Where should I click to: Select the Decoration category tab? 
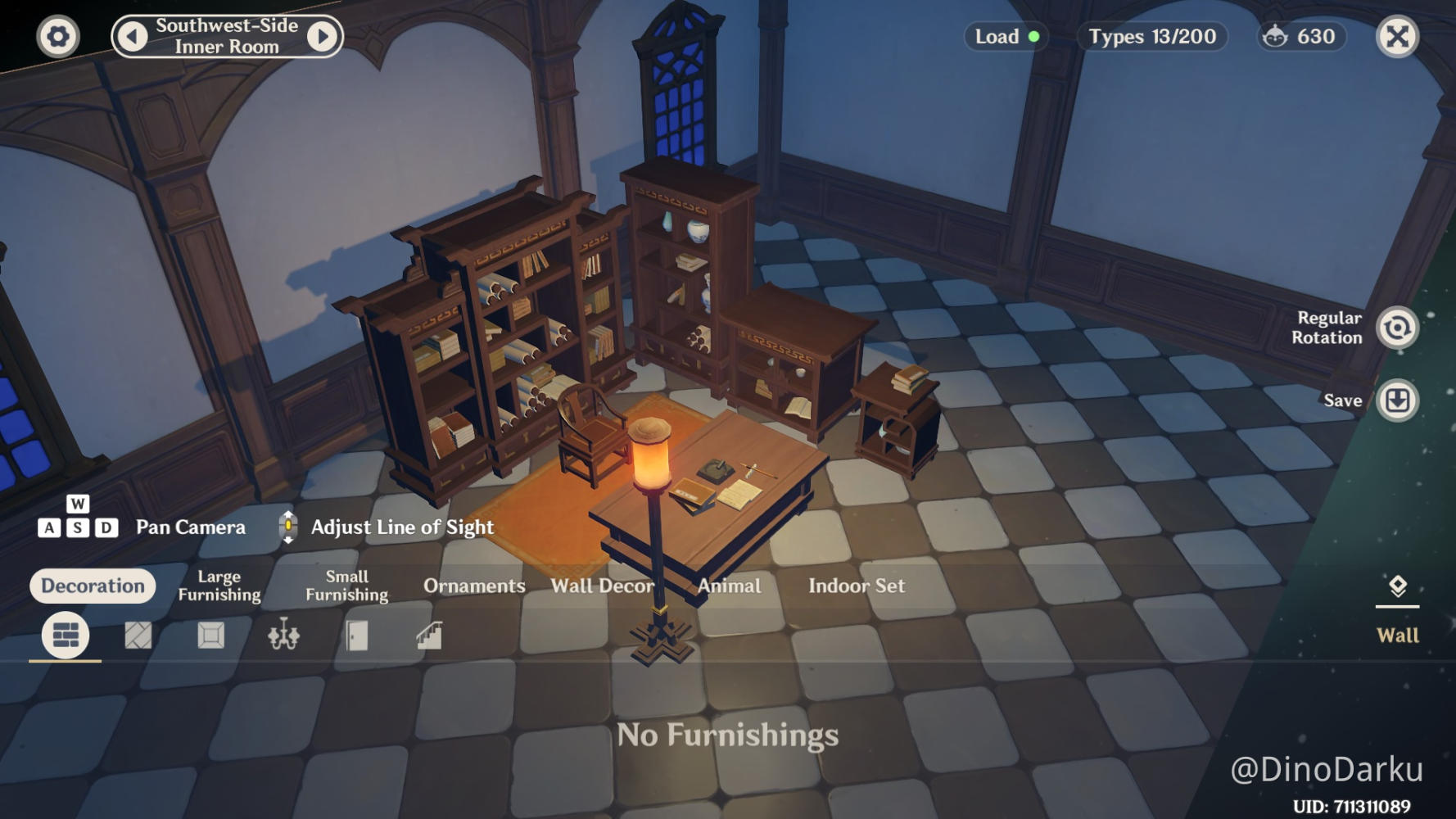93,586
